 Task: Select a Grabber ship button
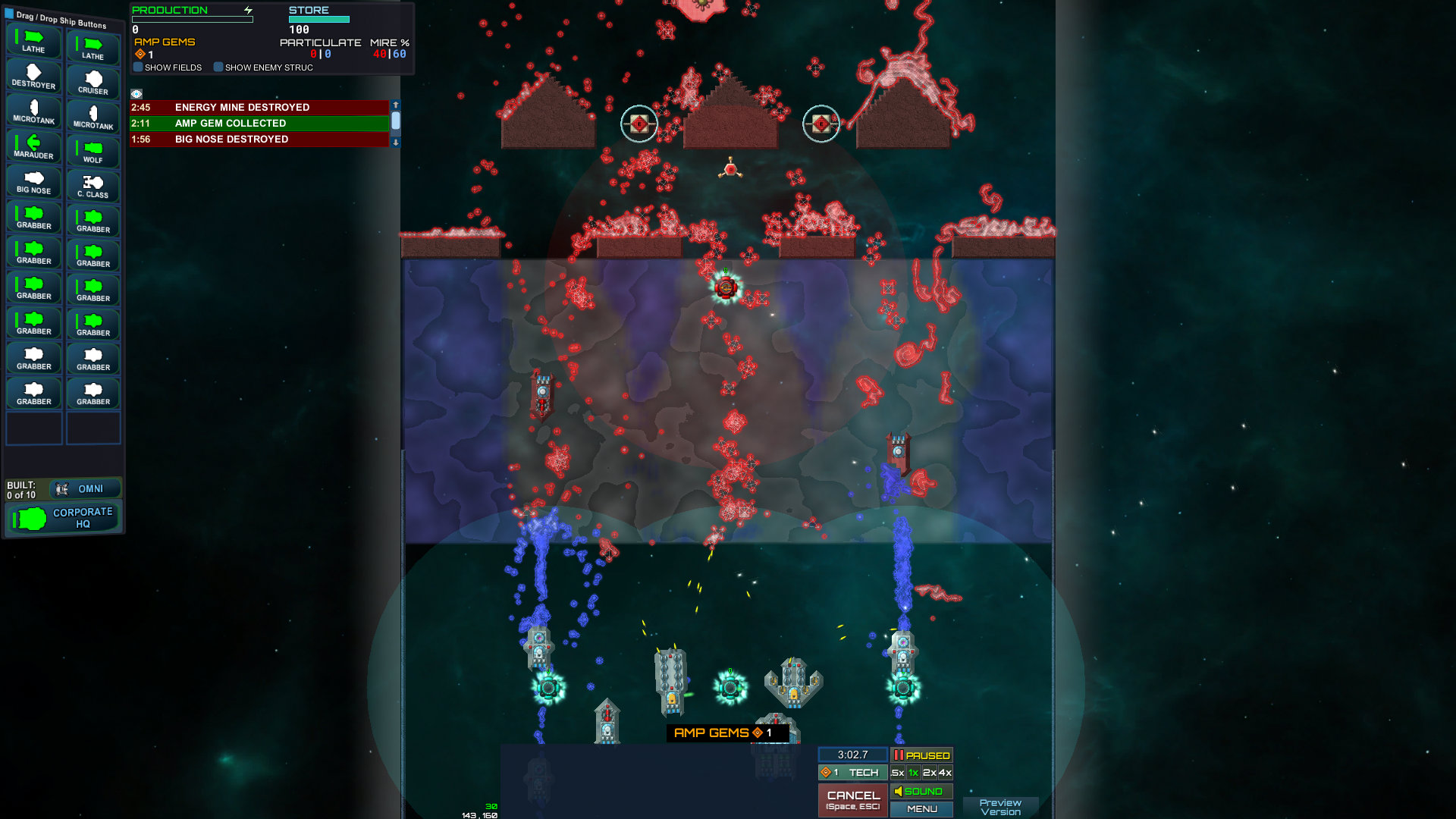pos(33,217)
